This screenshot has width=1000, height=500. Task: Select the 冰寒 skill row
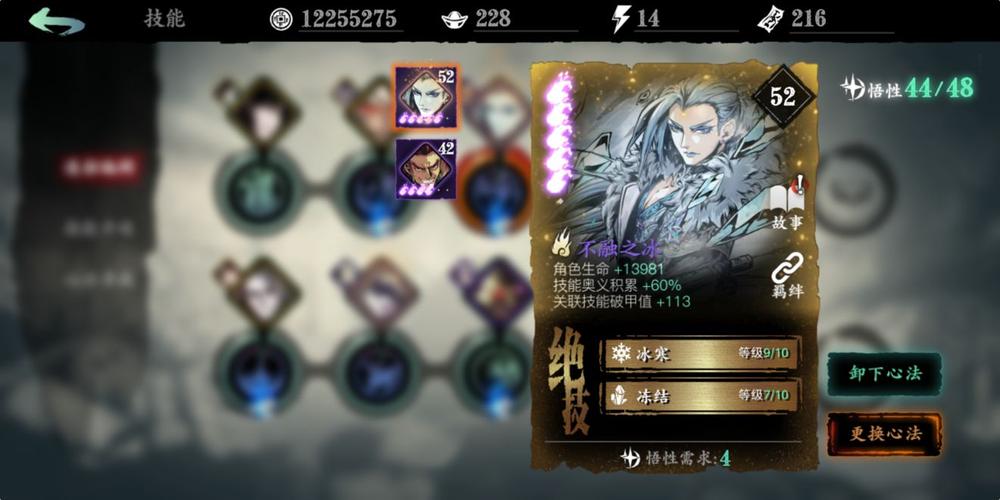click(x=700, y=353)
